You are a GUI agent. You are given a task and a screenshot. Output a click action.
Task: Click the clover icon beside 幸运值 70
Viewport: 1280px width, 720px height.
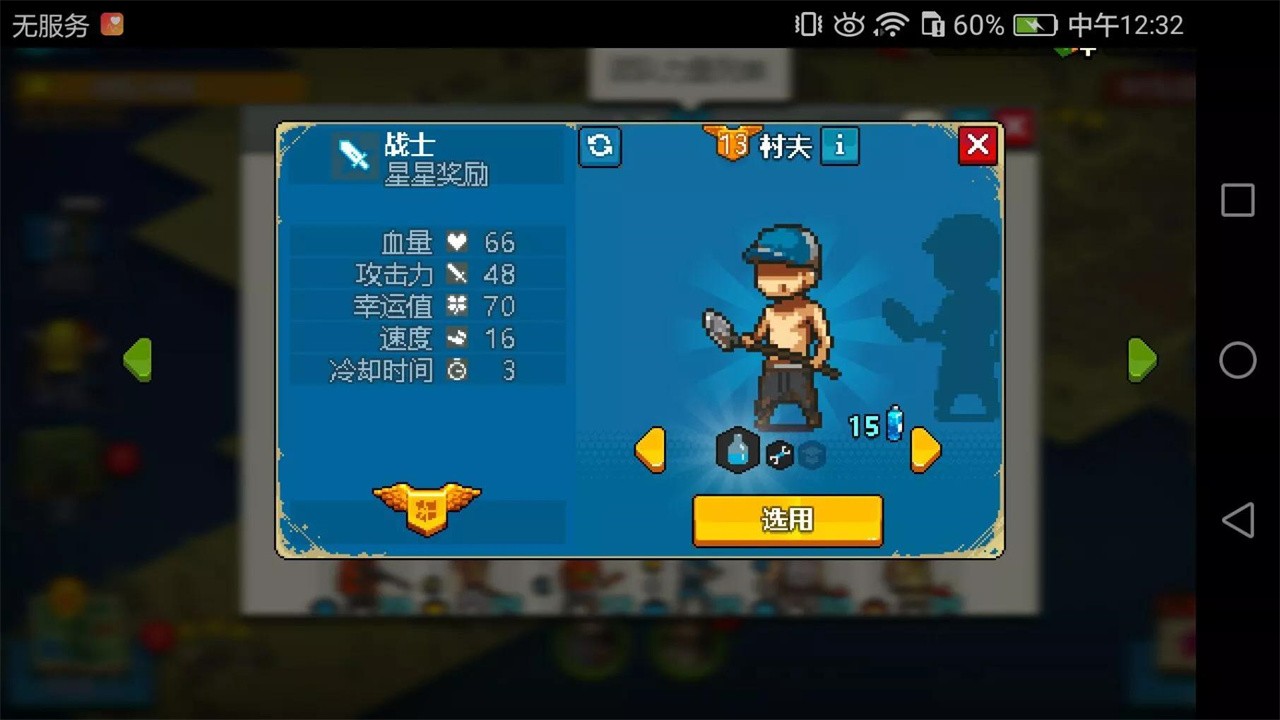pos(459,306)
